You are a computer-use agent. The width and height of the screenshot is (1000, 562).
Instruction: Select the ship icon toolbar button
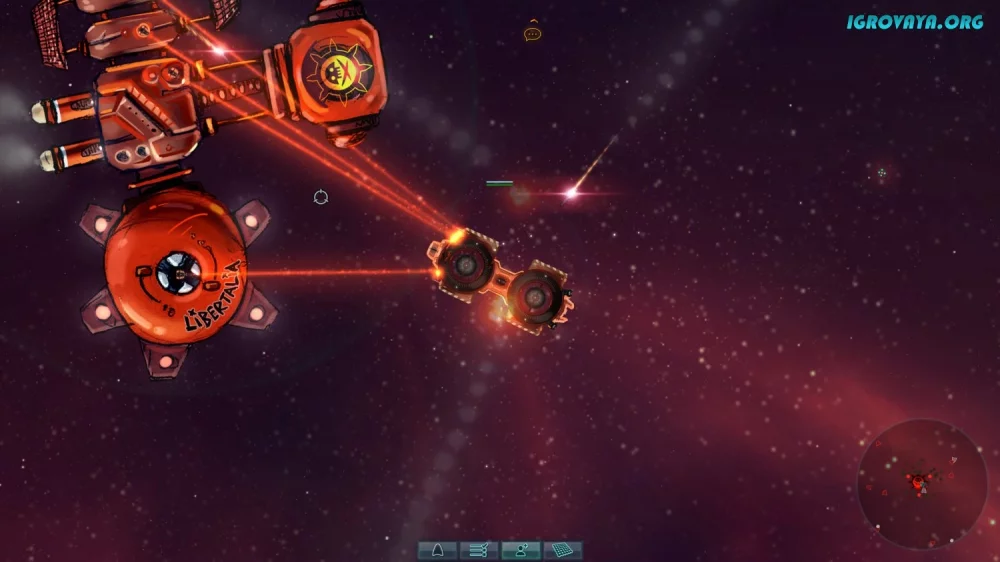tap(437, 550)
